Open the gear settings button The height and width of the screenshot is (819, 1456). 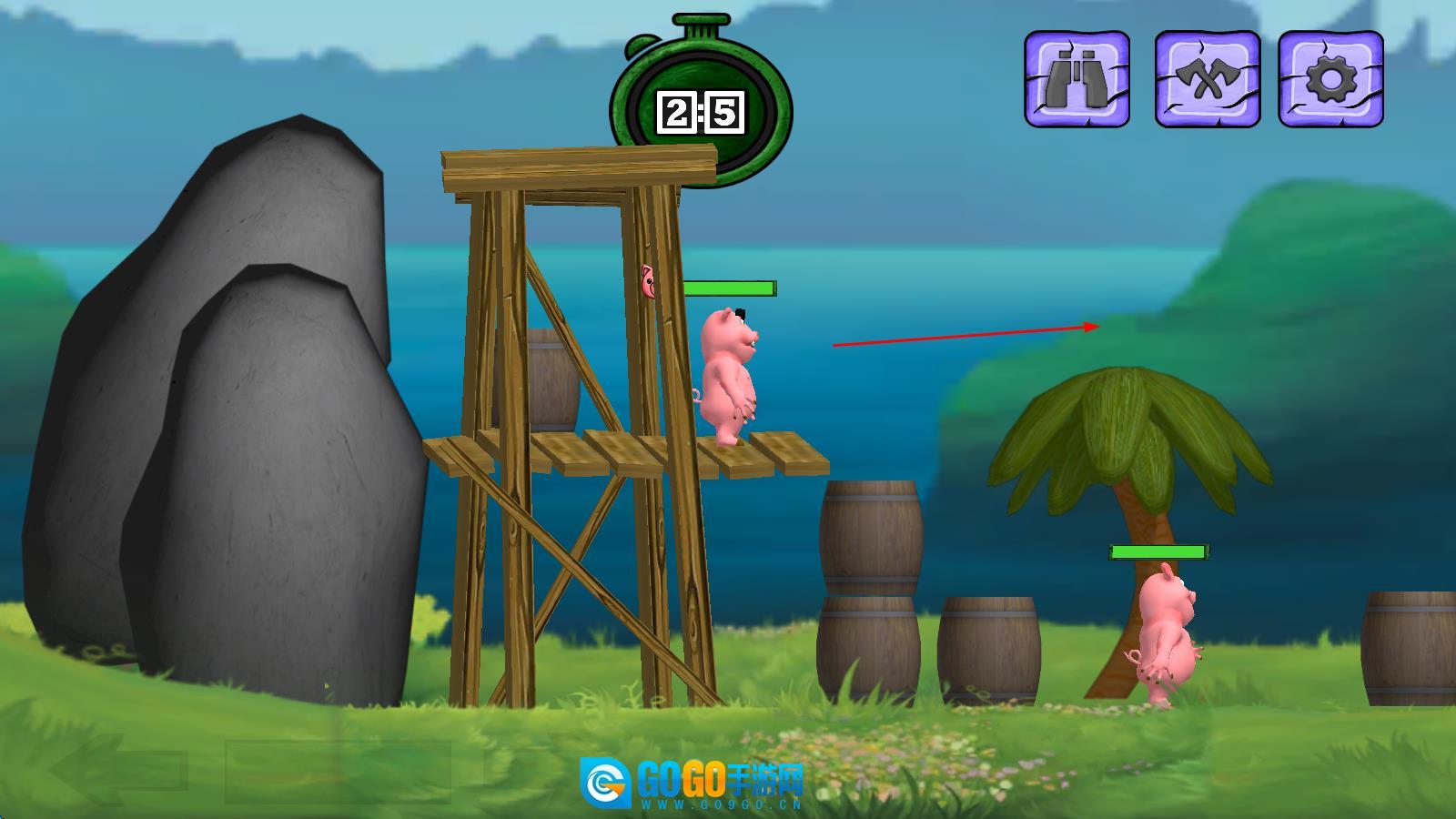[x=1330, y=79]
